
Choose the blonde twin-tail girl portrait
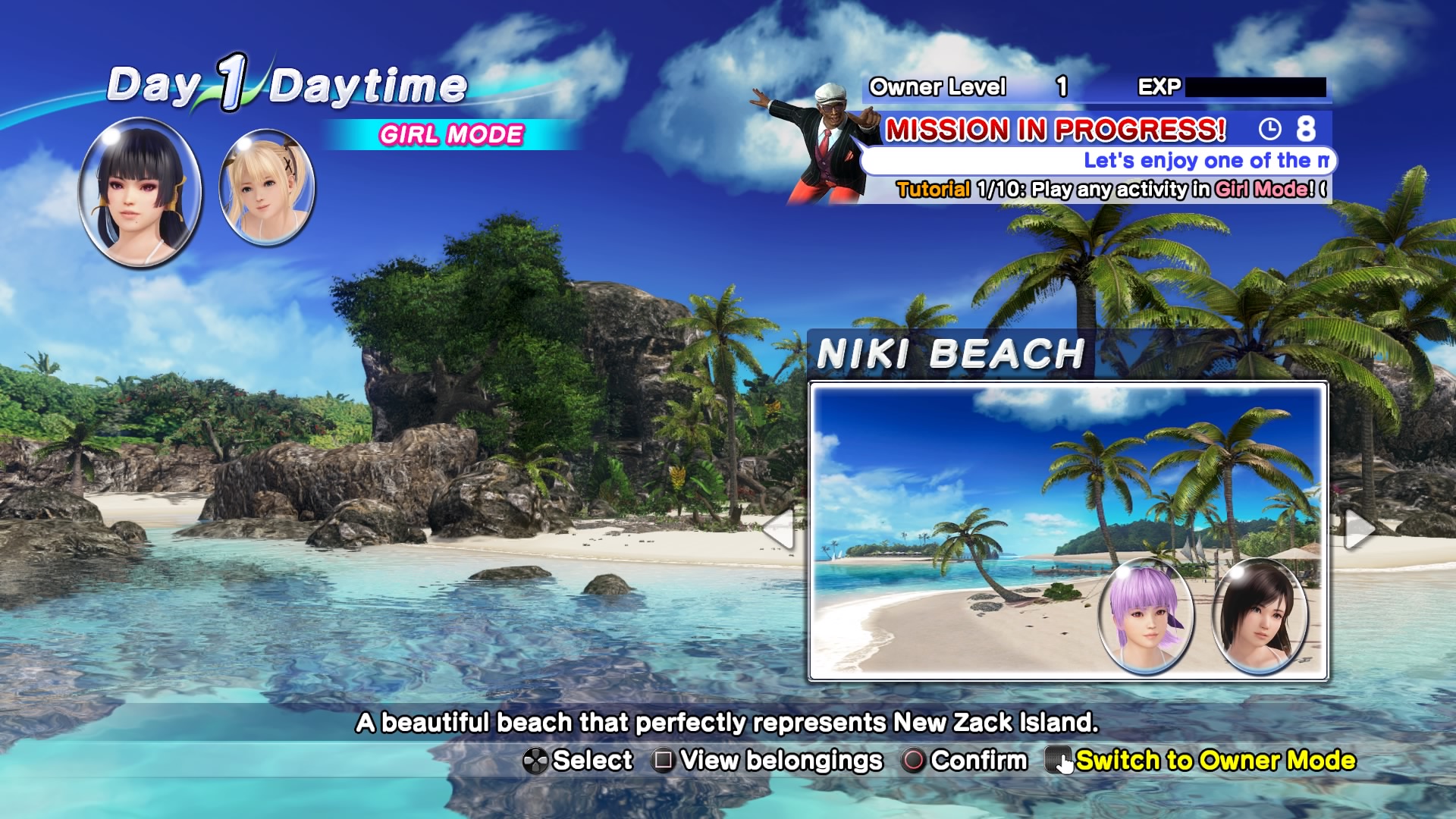point(266,187)
